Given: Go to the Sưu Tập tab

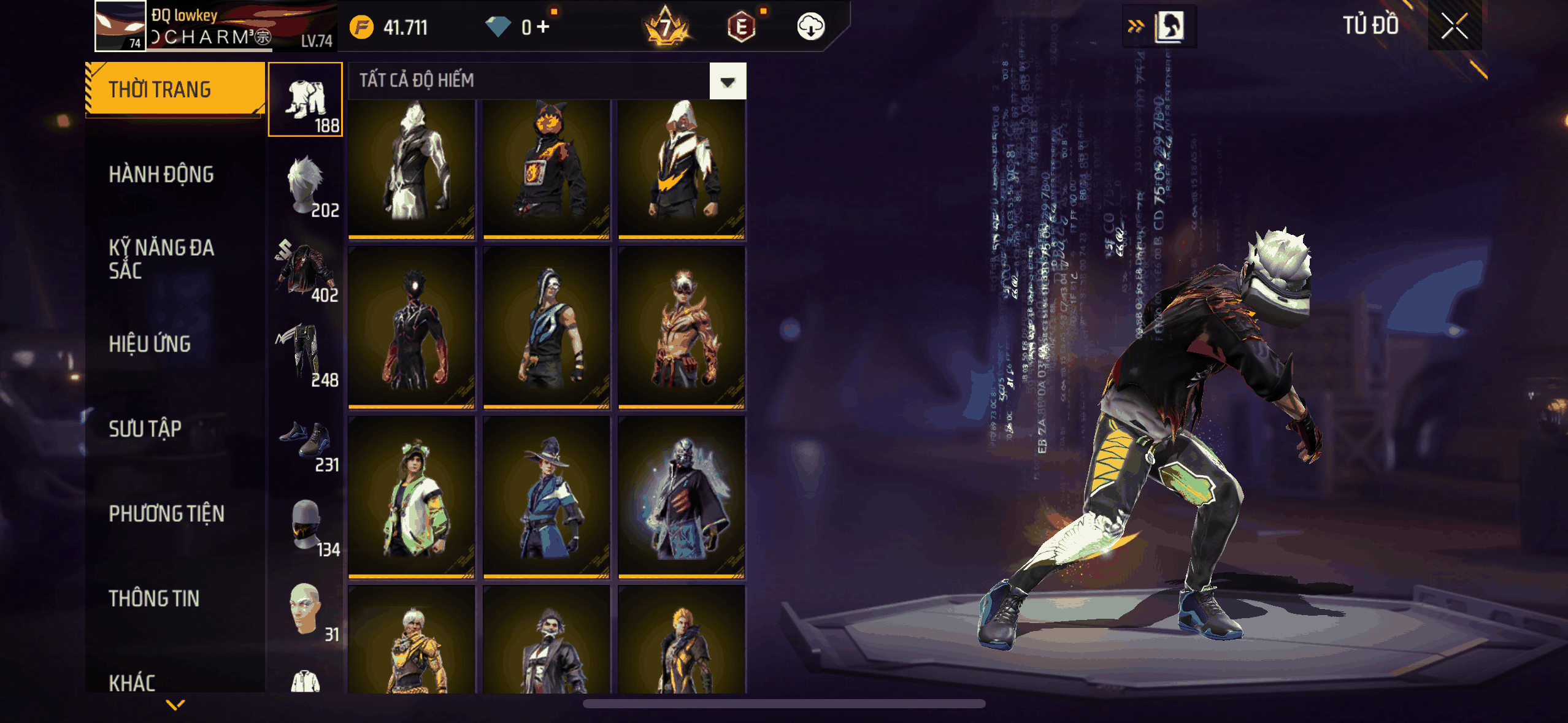Looking at the screenshot, I should click(x=145, y=429).
